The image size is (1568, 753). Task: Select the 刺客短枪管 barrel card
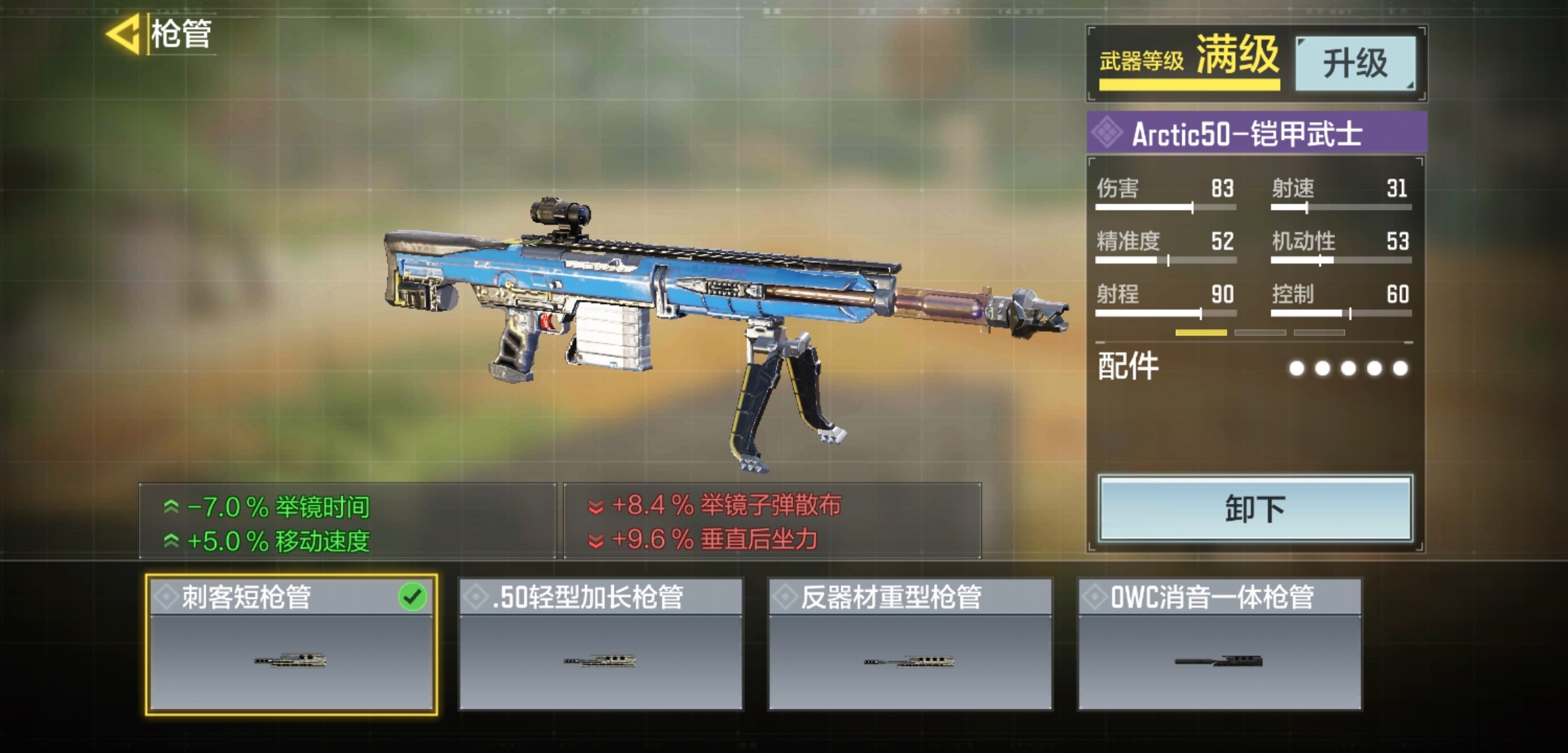[x=291, y=644]
